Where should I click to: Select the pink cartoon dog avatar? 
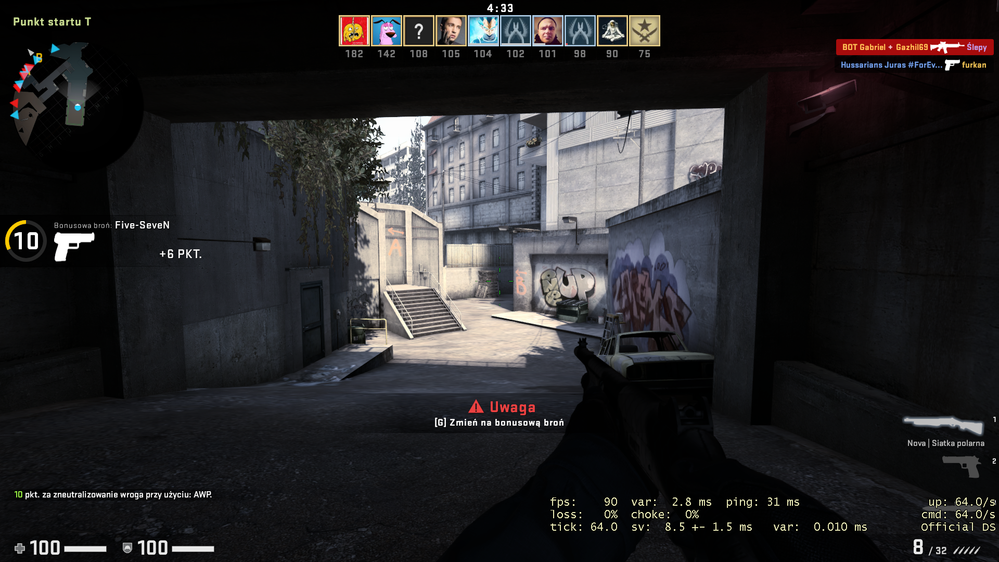tap(386, 31)
